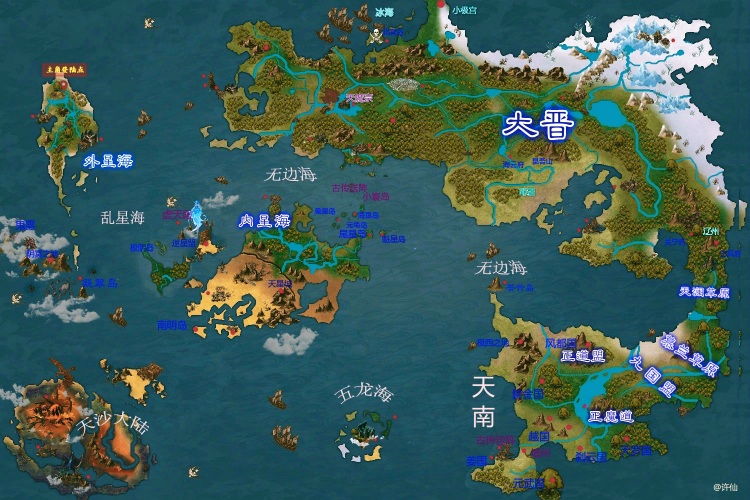
Task: Select the 小极宫 location marker
Action: 464,10
